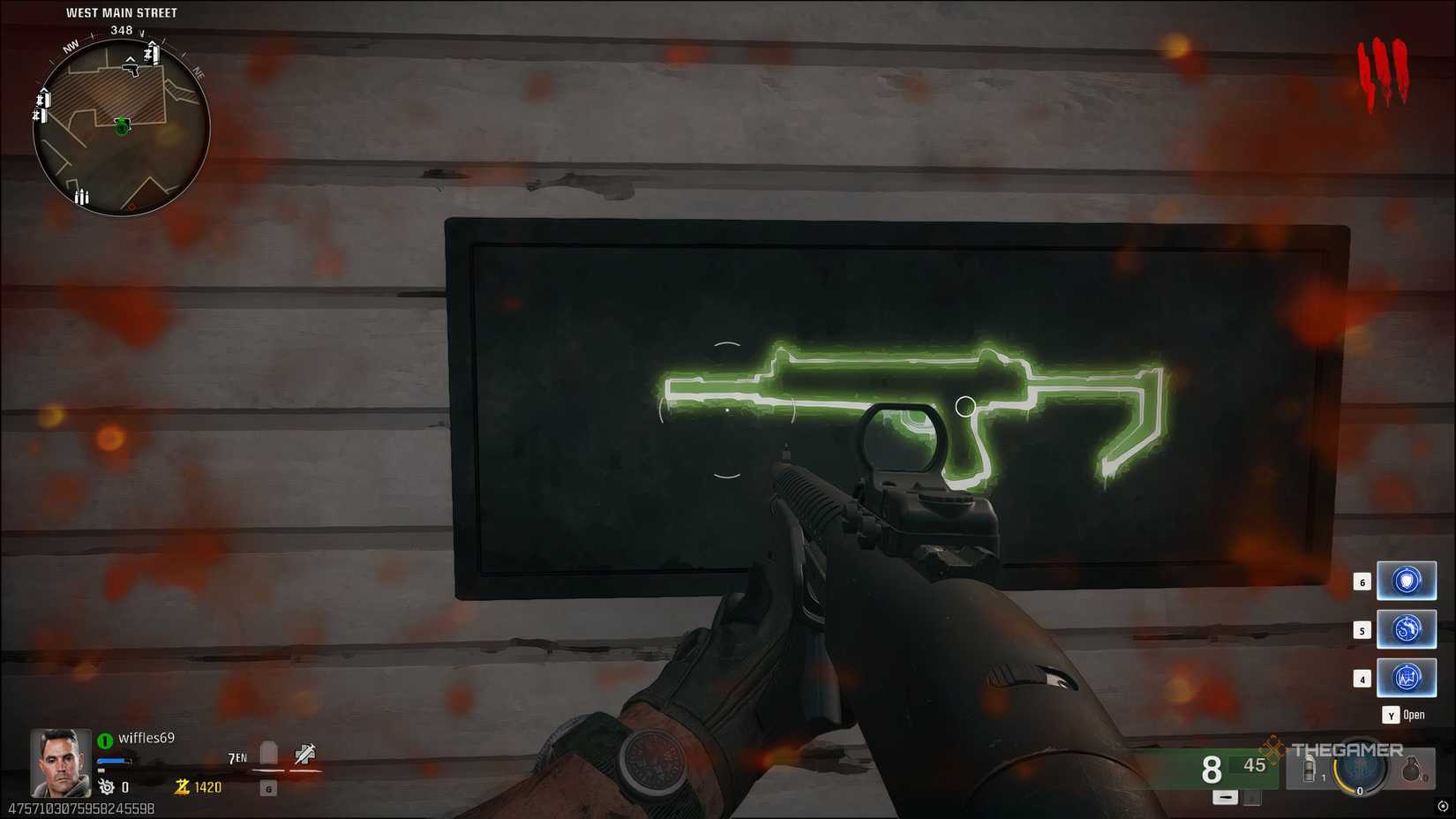Select the slot 4 field upgrade icon
The width and height of the screenshot is (1456, 819).
[1406, 678]
